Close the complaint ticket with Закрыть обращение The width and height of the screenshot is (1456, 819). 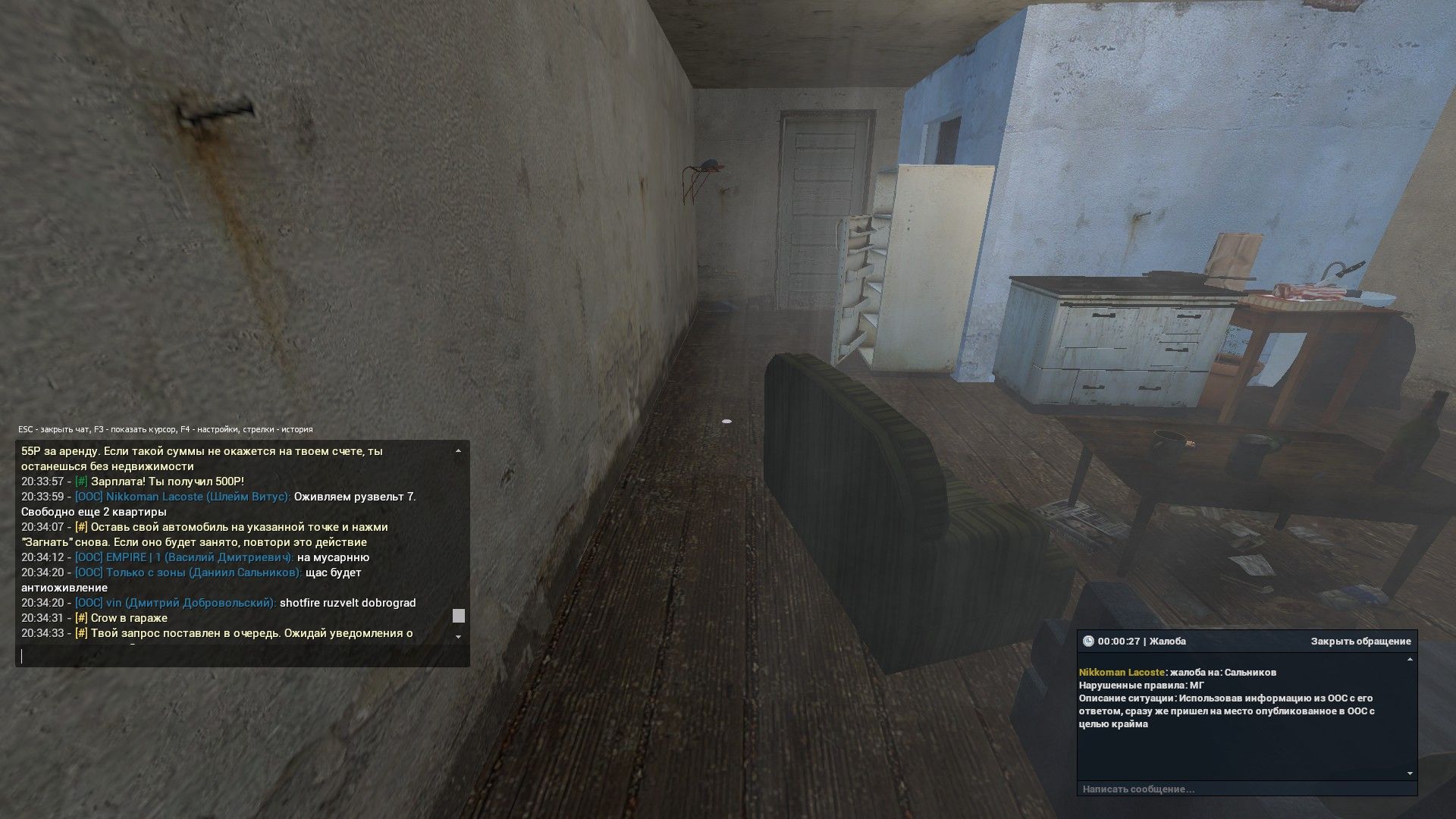point(1360,642)
